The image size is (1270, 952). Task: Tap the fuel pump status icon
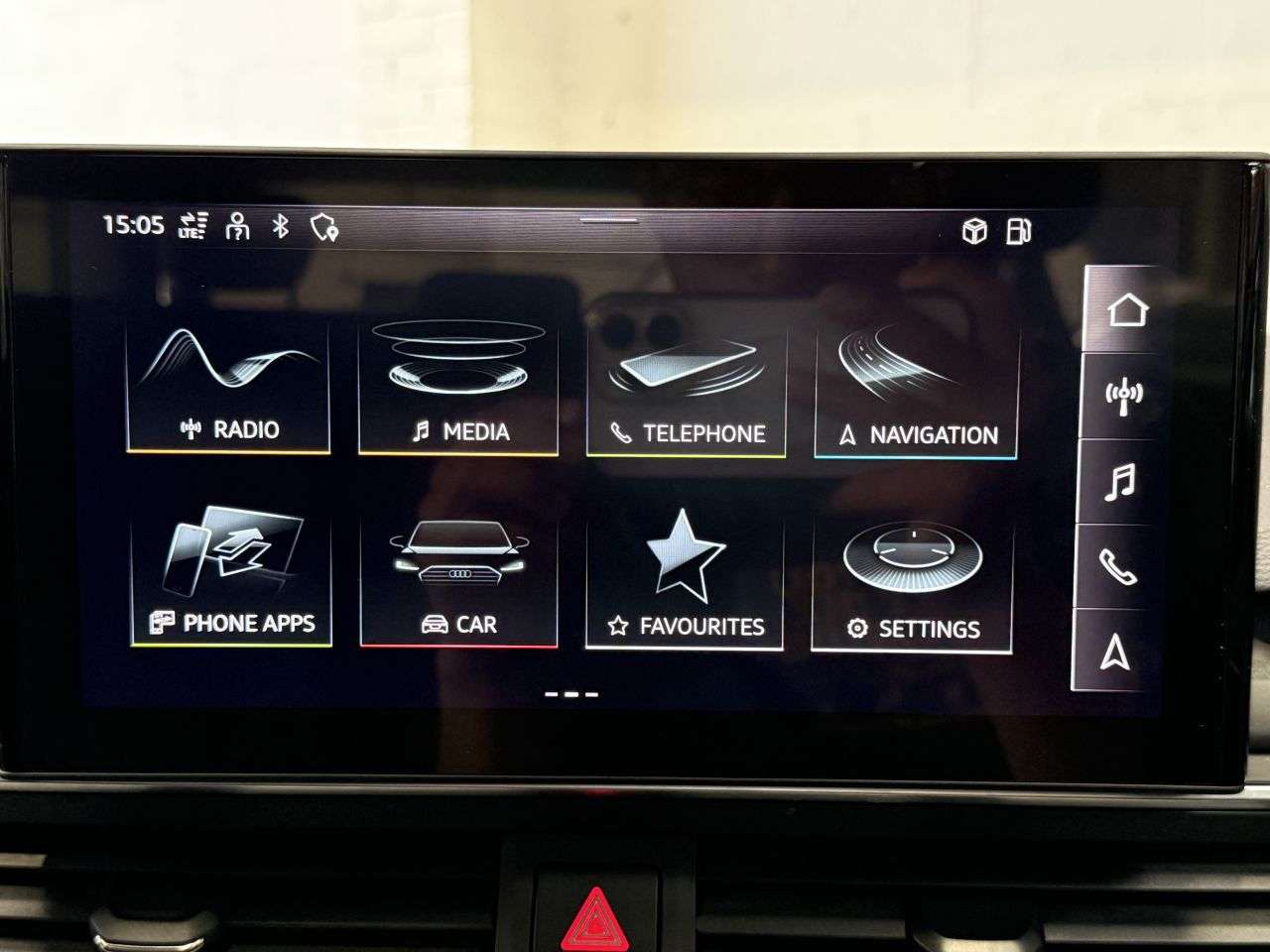[x=1018, y=231]
